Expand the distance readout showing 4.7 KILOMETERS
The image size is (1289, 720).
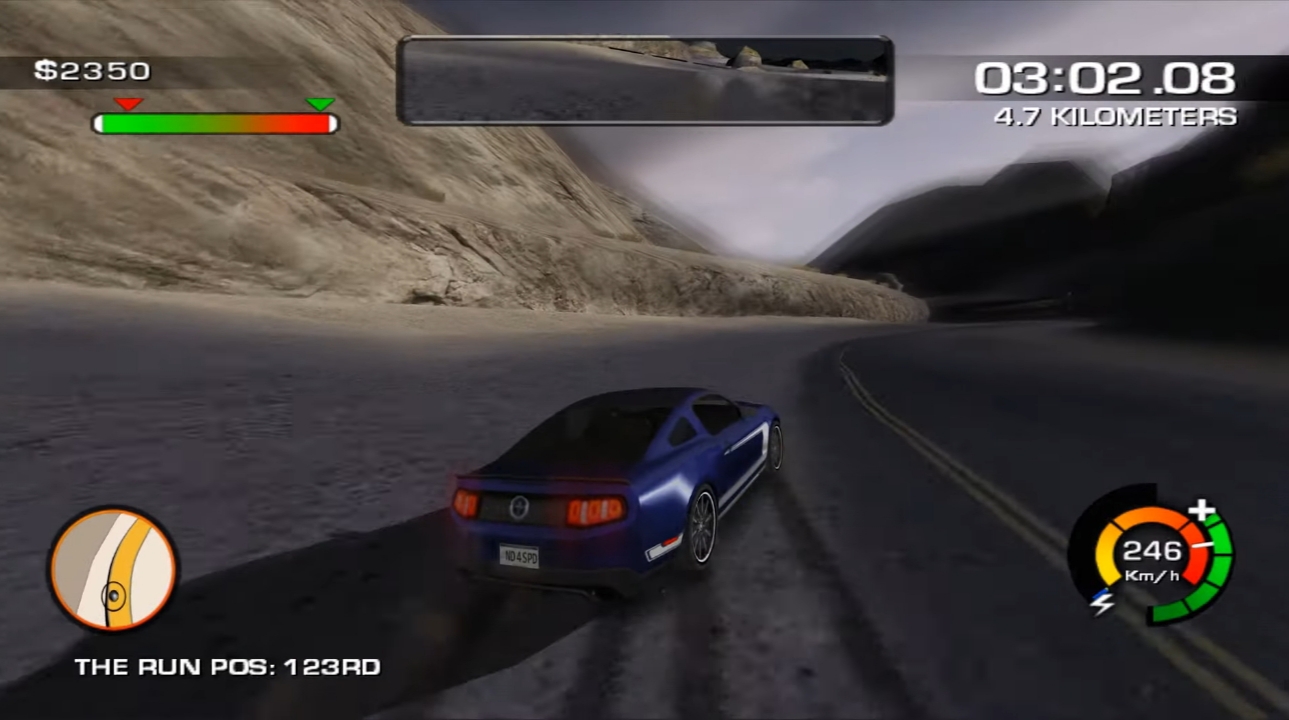point(1113,116)
